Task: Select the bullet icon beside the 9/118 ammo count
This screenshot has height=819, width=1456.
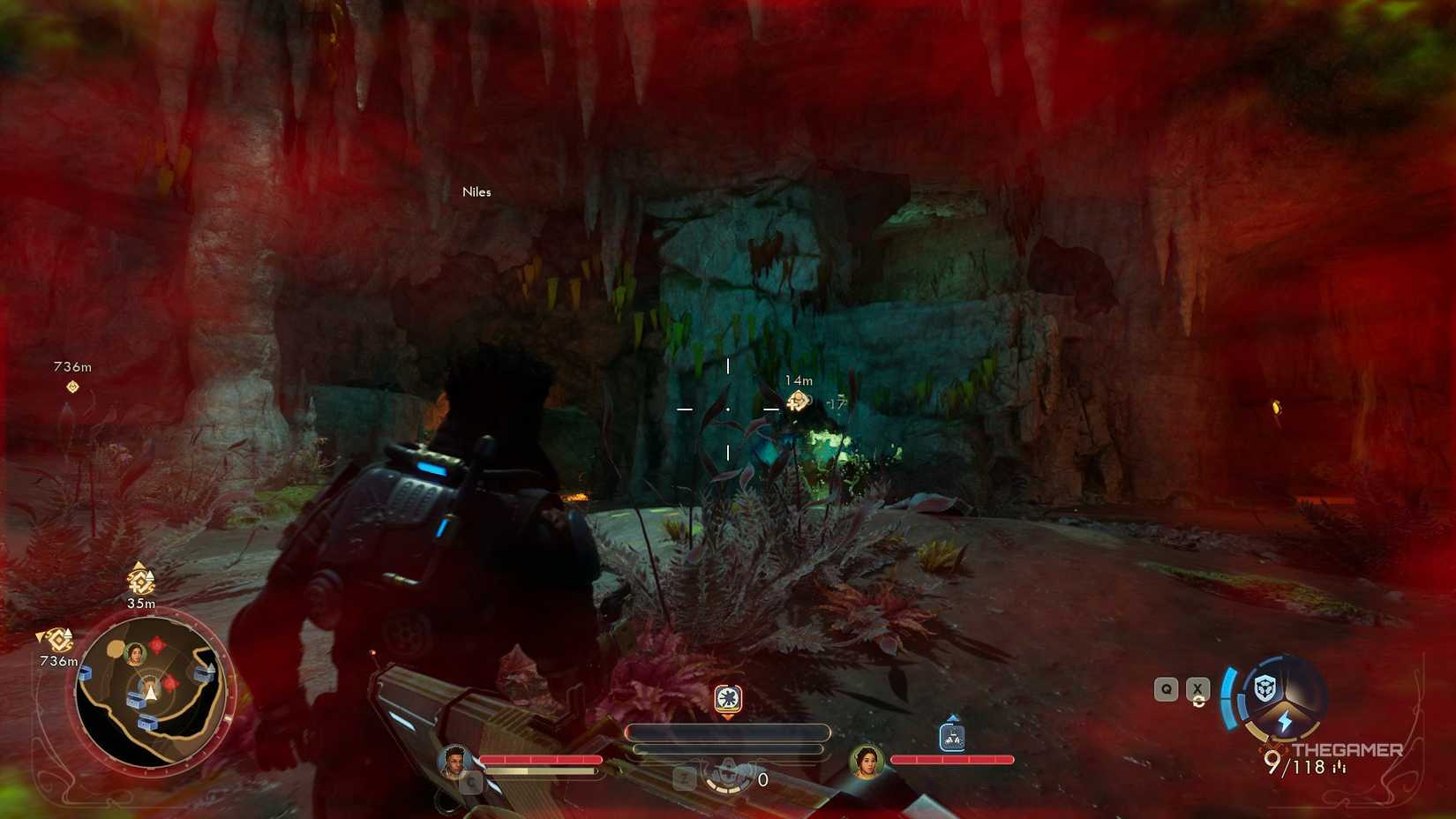Action: coord(1340,766)
